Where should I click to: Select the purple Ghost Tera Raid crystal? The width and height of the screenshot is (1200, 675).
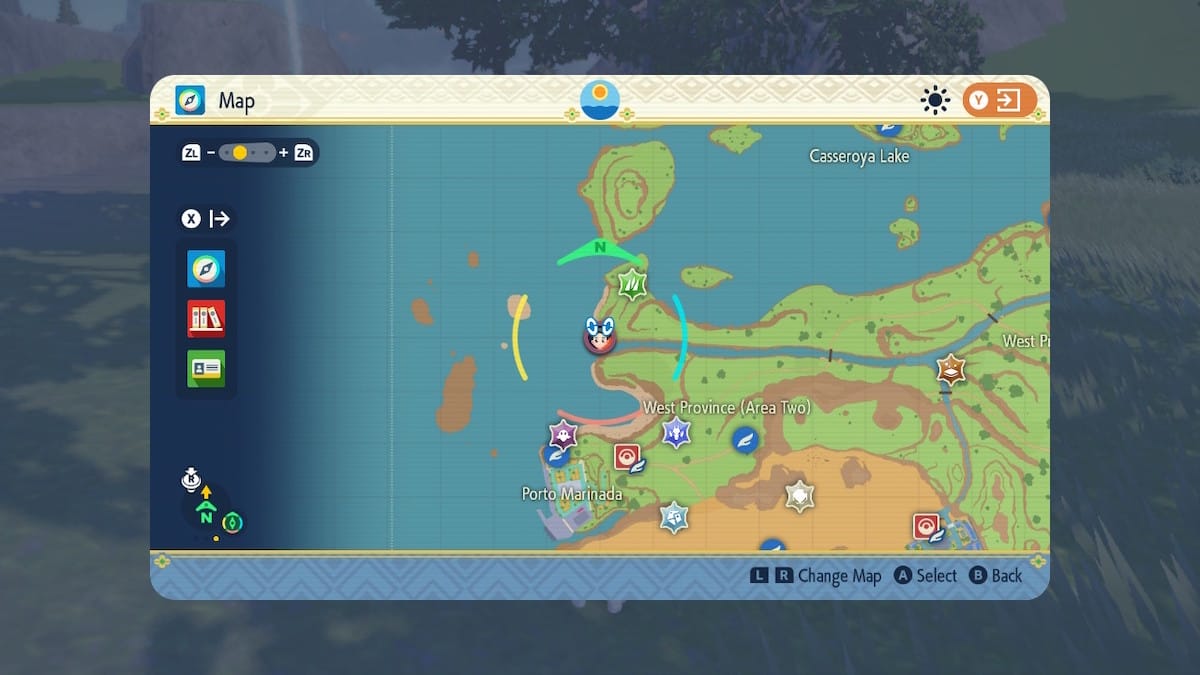(x=564, y=434)
